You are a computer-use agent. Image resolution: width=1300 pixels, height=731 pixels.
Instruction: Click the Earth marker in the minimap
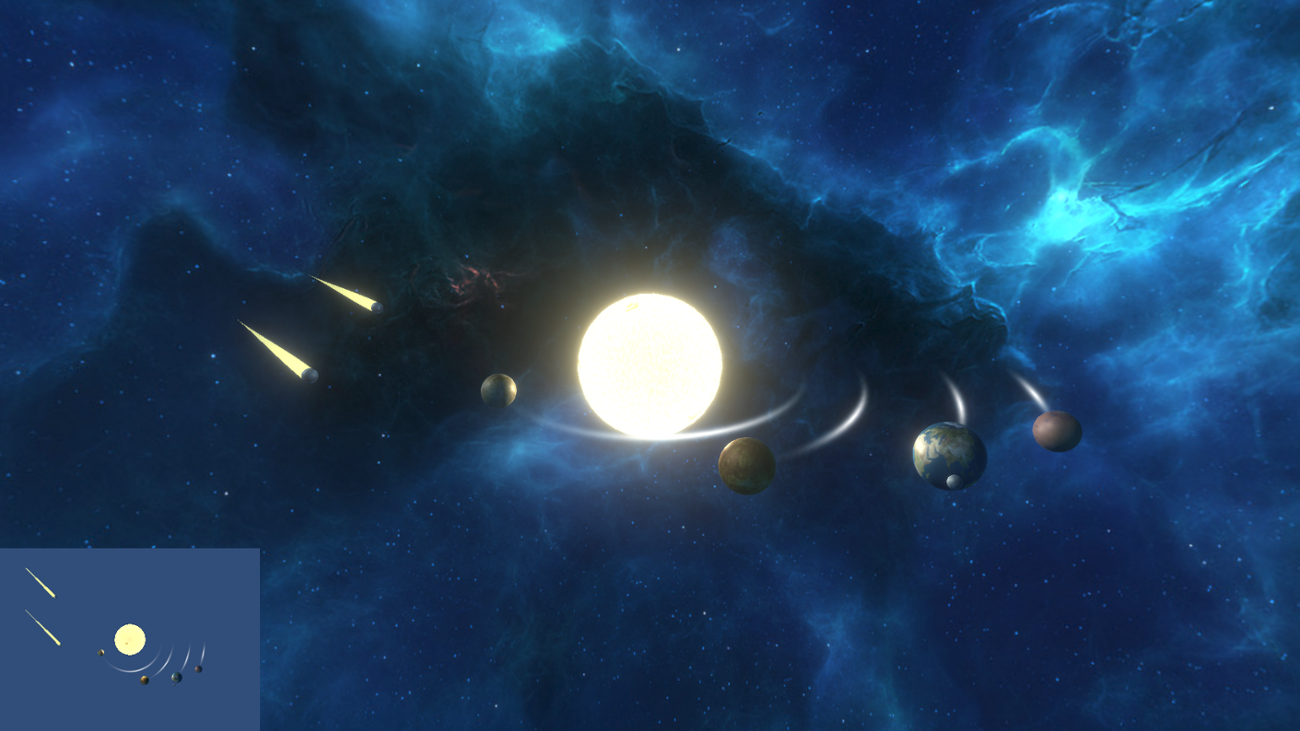point(176,677)
